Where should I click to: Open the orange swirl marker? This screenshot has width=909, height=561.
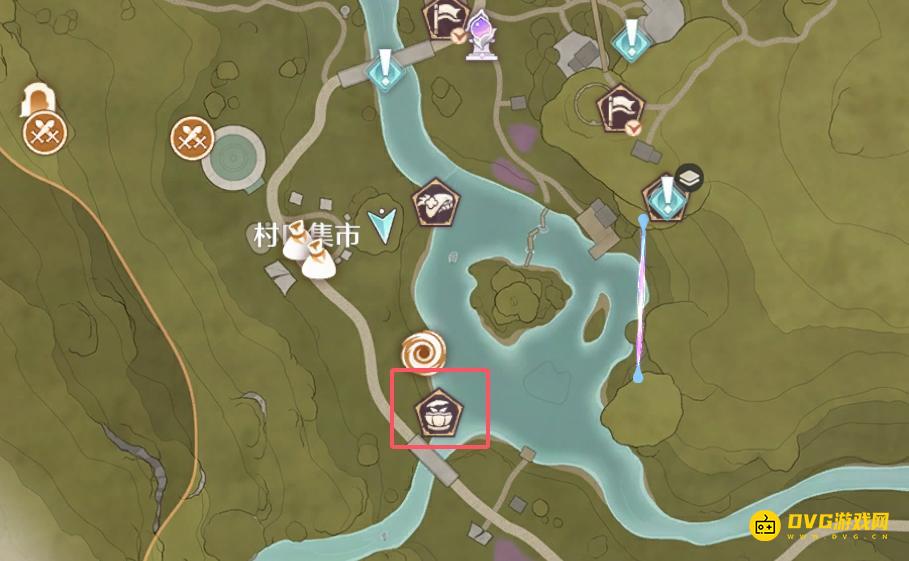click(422, 351)
